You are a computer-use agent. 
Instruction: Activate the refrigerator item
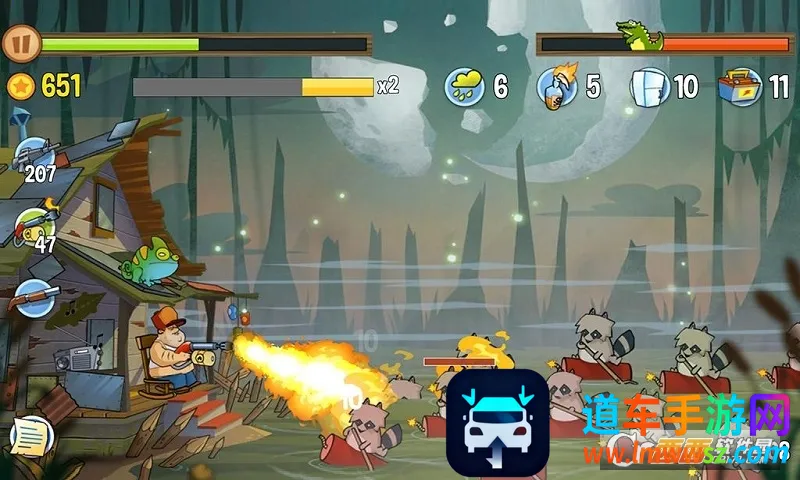(649, 86)
